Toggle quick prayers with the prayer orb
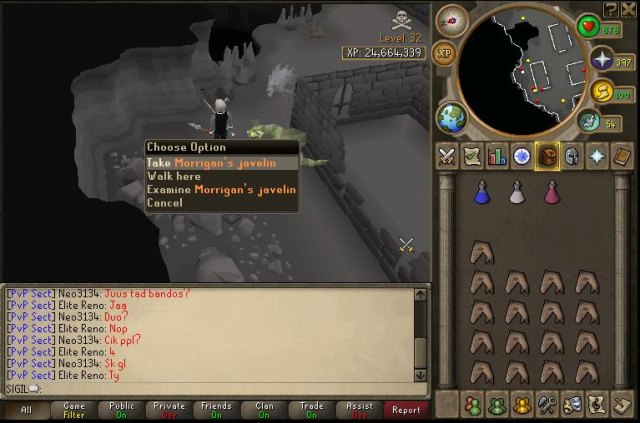Viewport: 640px width, 423px height. pos(602,62)
